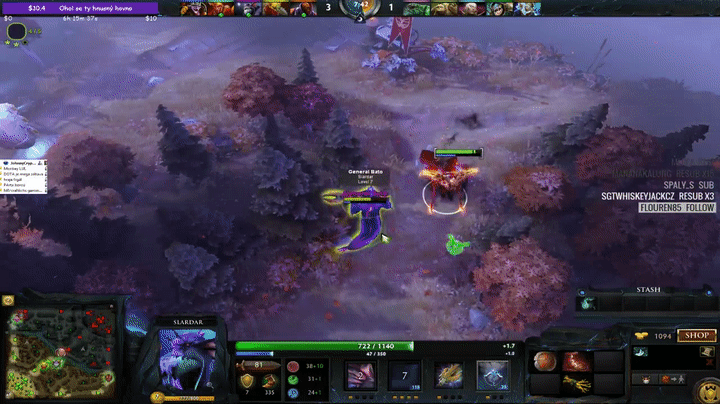This screenshot has height=404, width=720.
Task: Select the Slardar hero portrait
Action: click(x=187, y=361)
